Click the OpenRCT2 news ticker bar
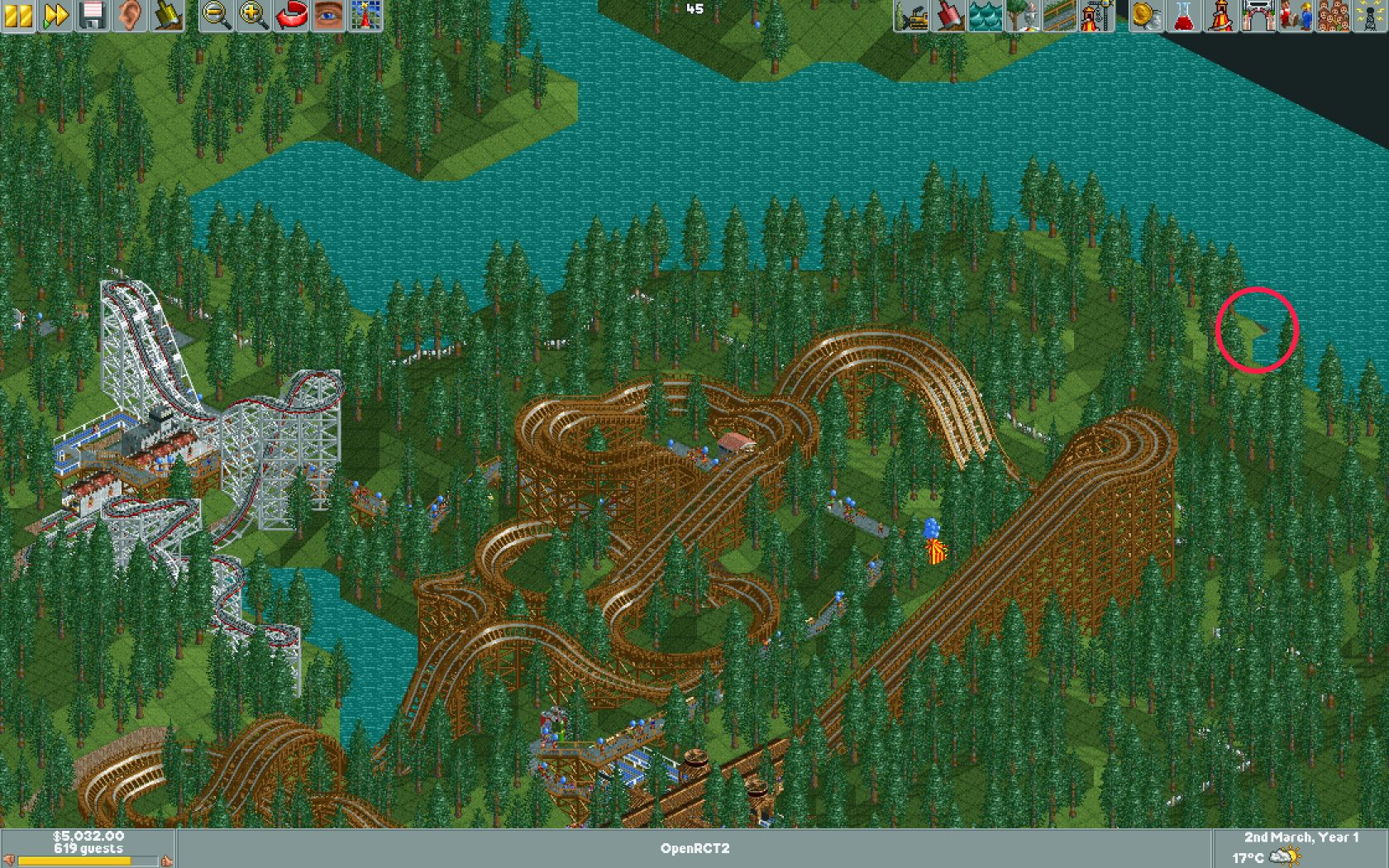The width and height of the screenshot is (1389, 868). click(x=694, y=848)
